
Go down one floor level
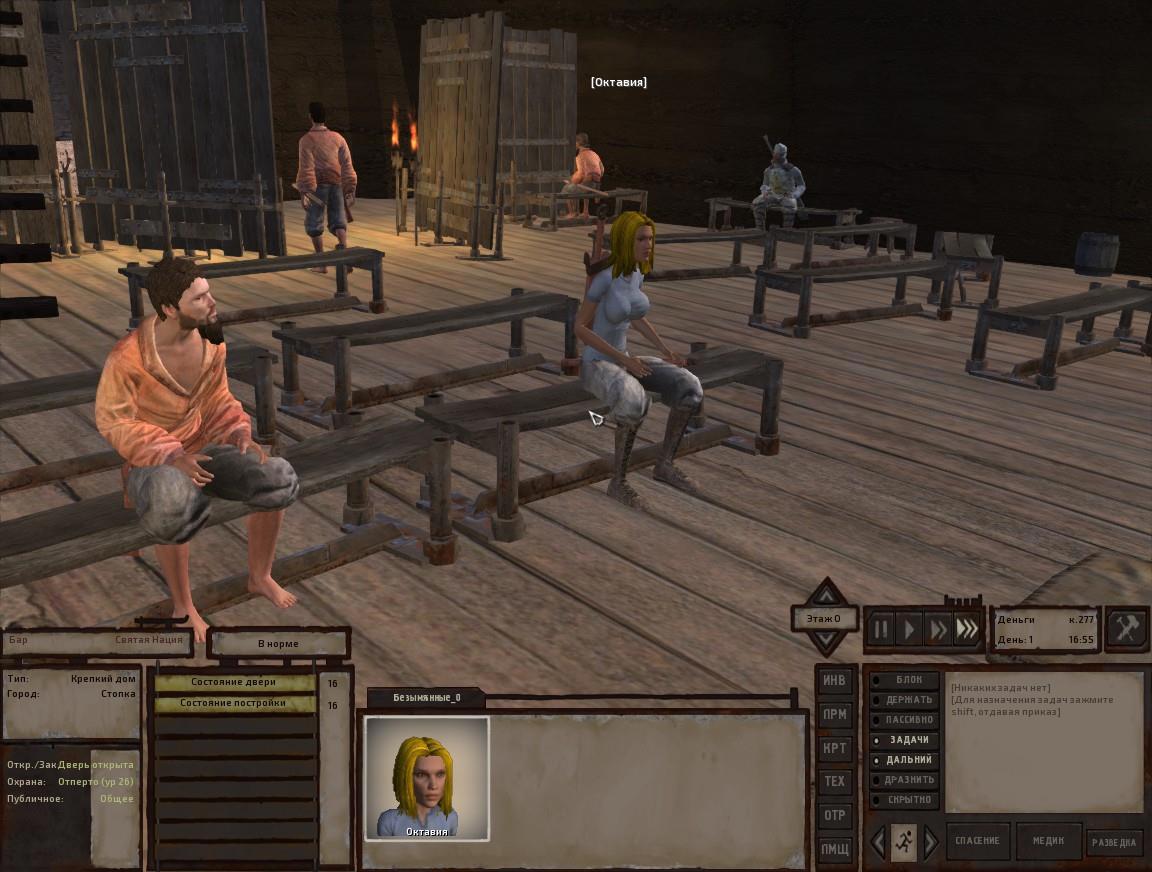pyautogui.click(x=826, y=642)
